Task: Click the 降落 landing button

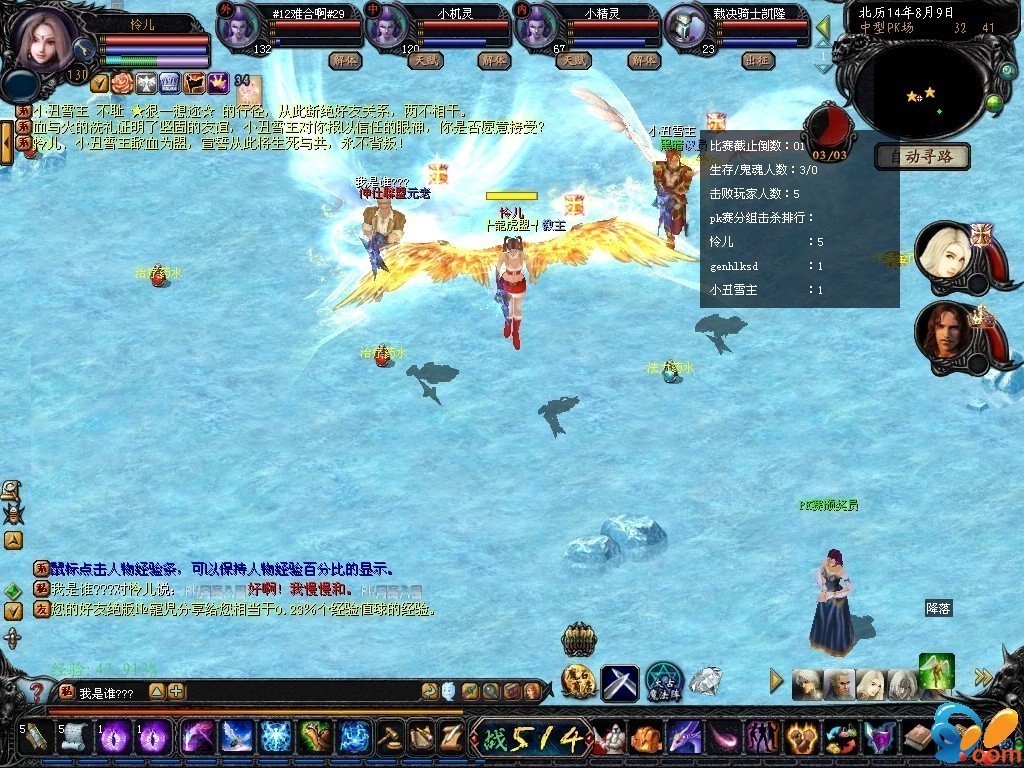Action: pyautogui.click(x=937, y=608)
